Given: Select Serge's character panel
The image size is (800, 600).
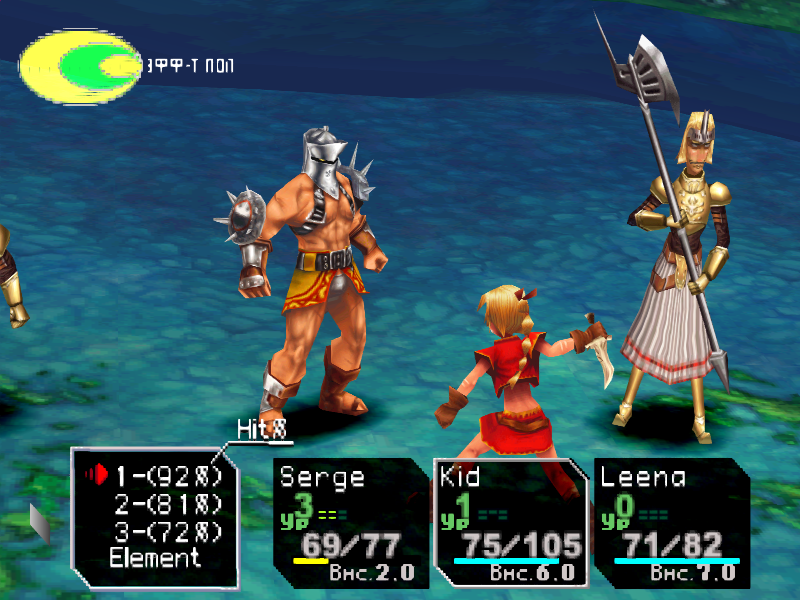Looking at the screenshot, I should [350, 522].
